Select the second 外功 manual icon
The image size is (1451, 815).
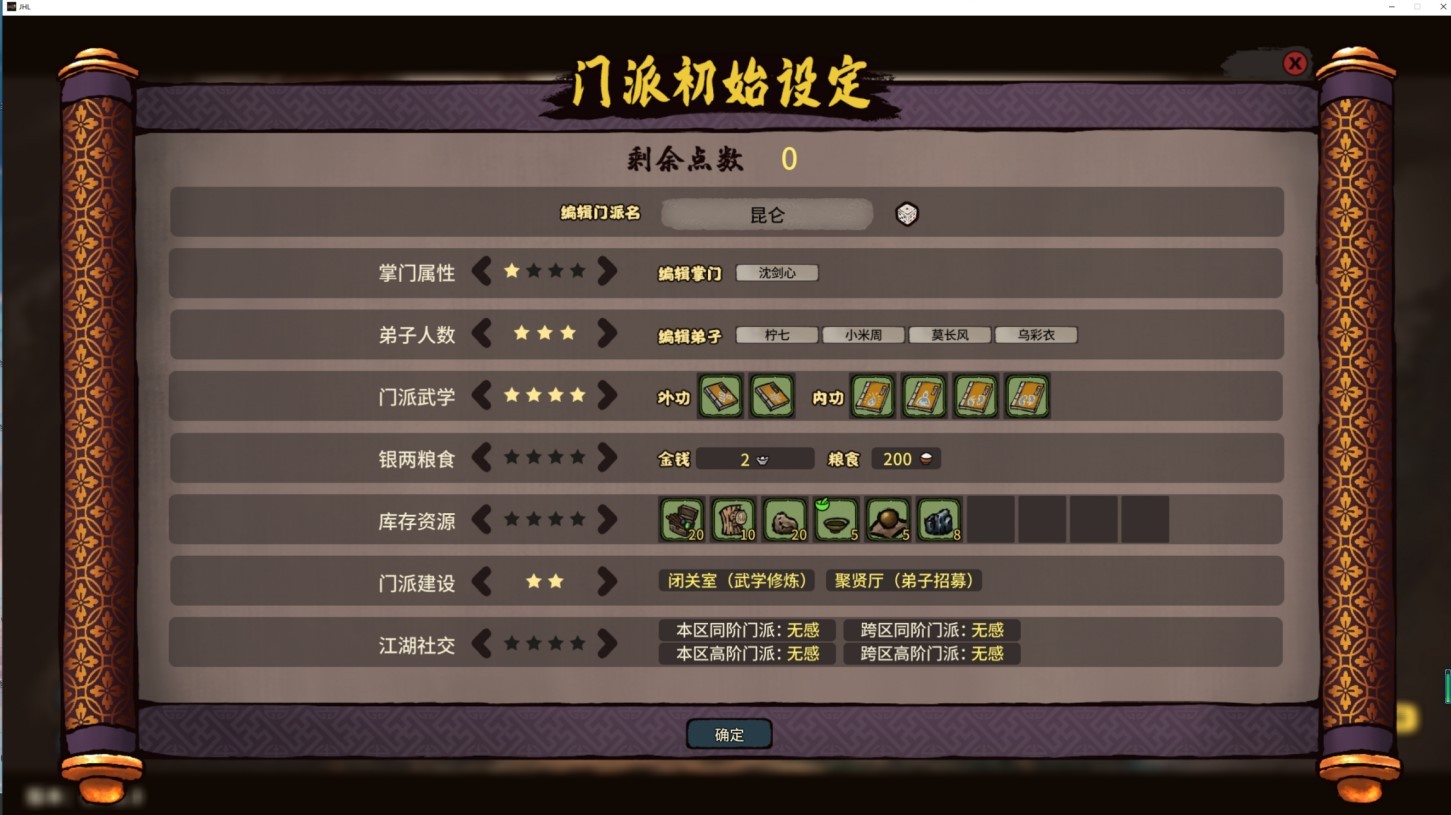coord(771,396)
